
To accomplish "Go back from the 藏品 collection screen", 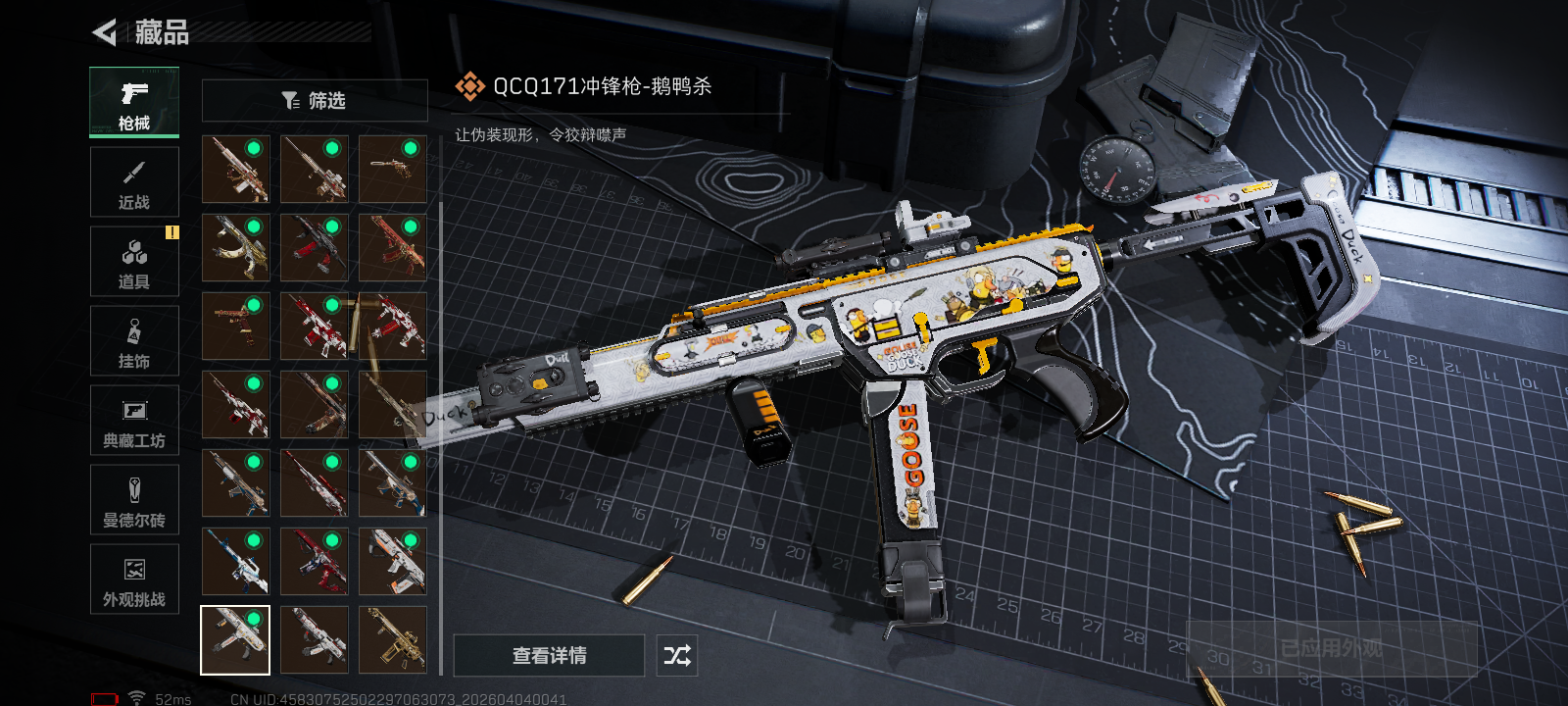I will tap(104, 32).
